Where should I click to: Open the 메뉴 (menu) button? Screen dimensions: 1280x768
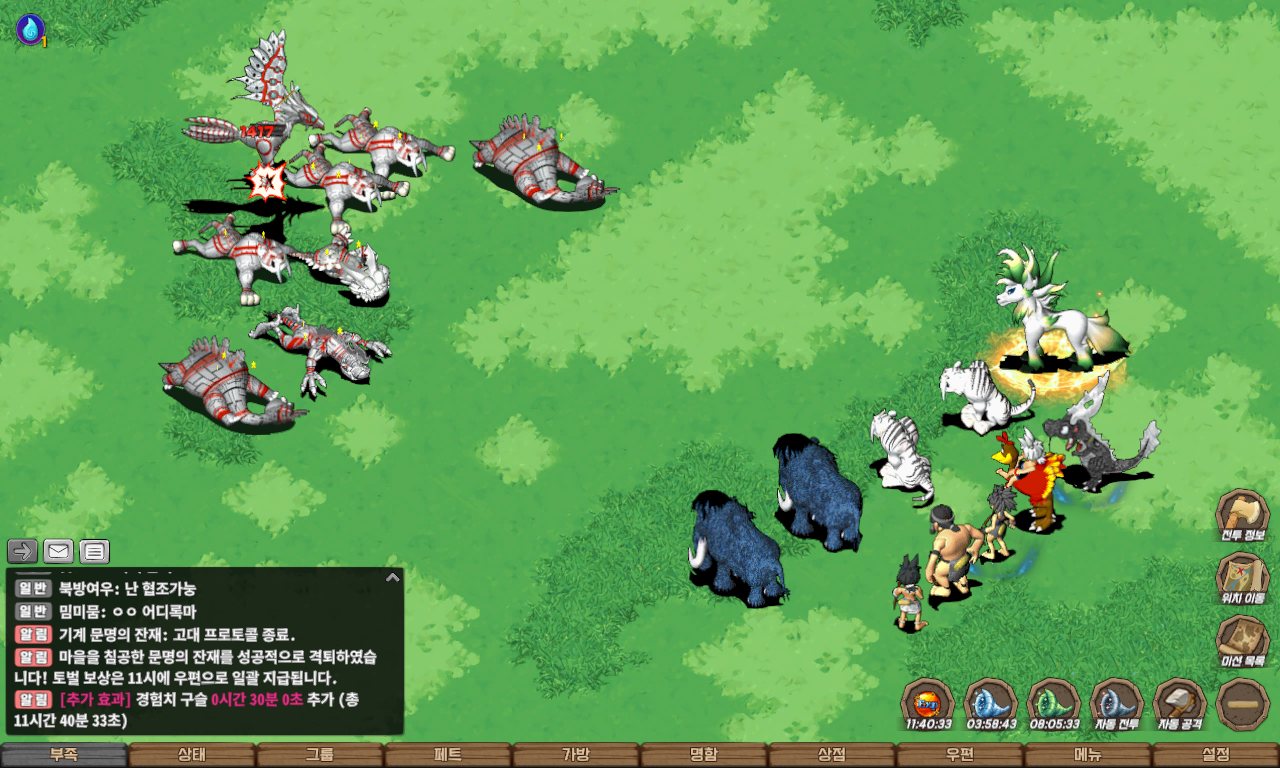click(x=1088, y=755)
